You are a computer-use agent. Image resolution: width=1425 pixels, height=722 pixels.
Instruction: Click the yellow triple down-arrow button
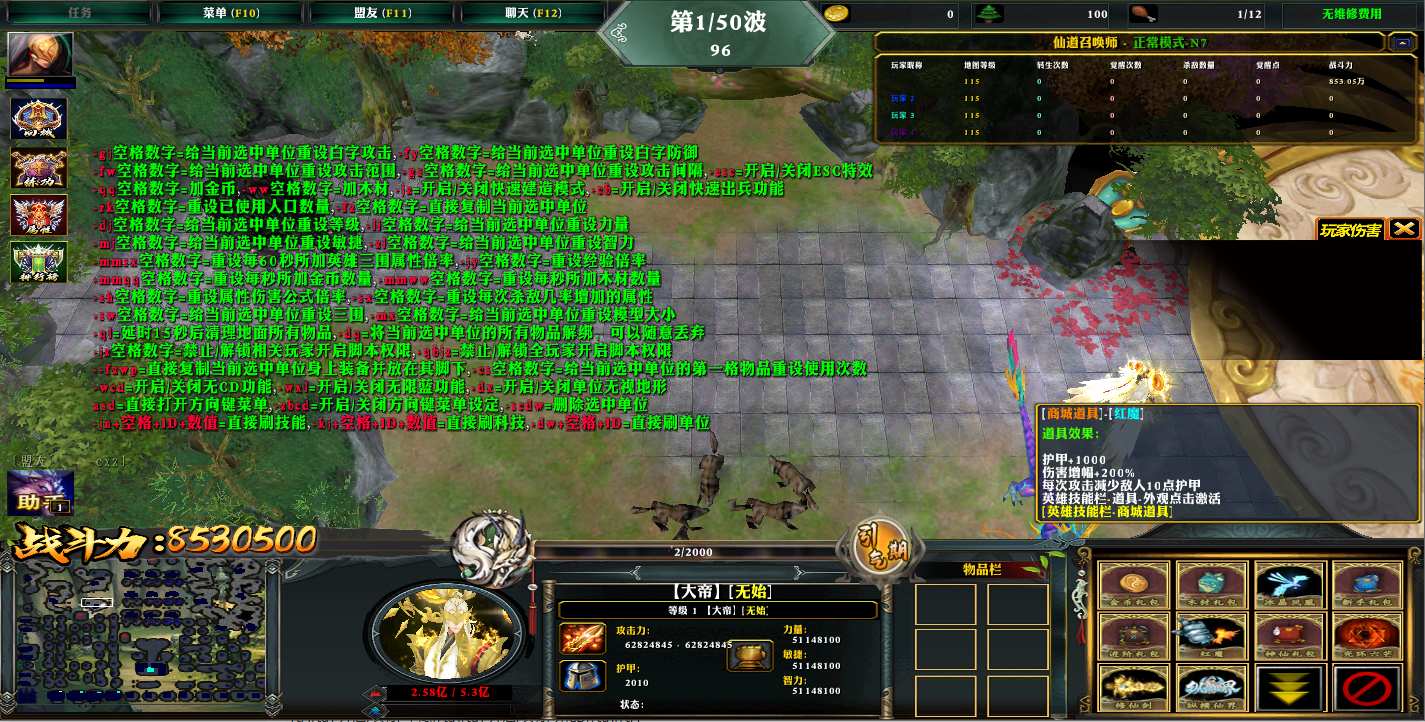[1288, 689]
